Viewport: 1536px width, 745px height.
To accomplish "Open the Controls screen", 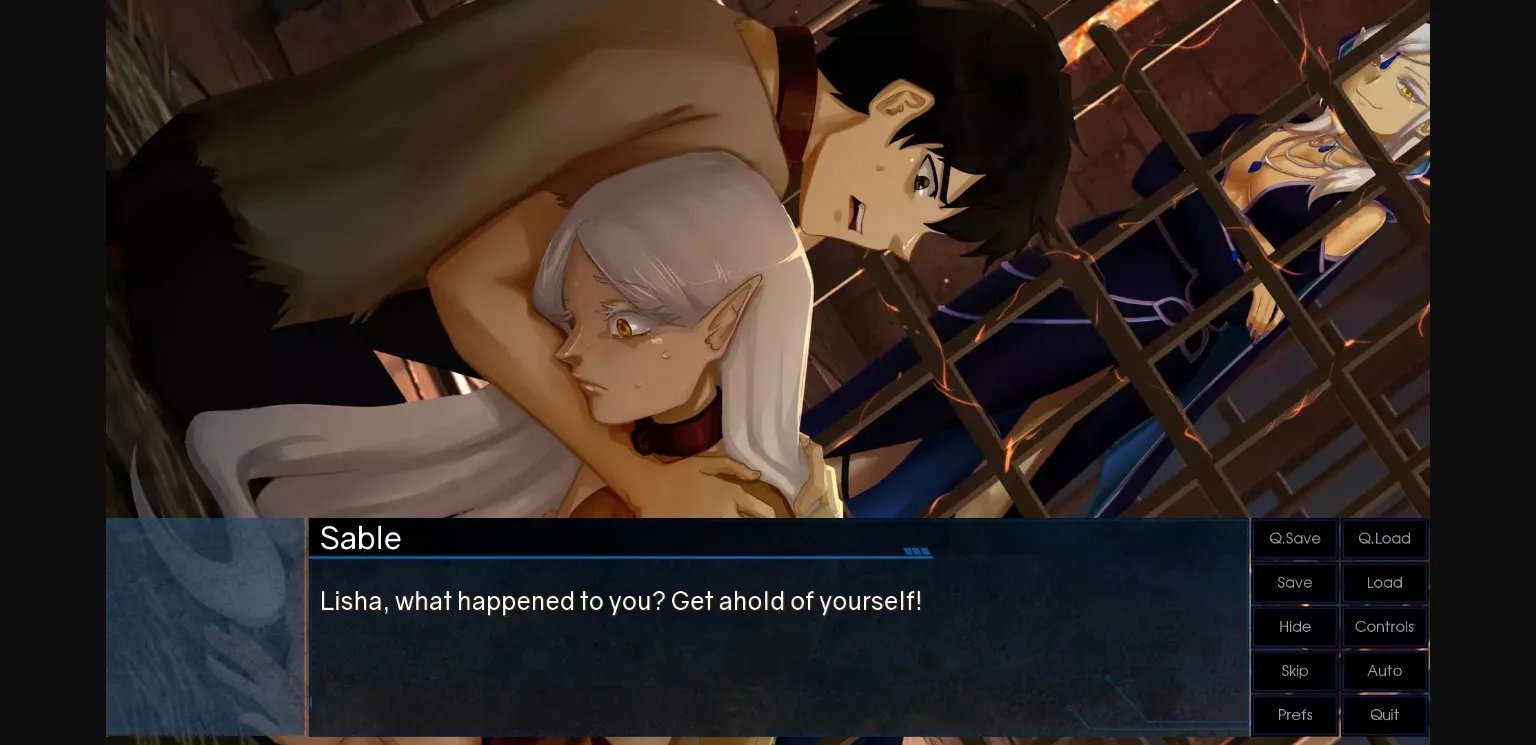I will pos(1384,627).
